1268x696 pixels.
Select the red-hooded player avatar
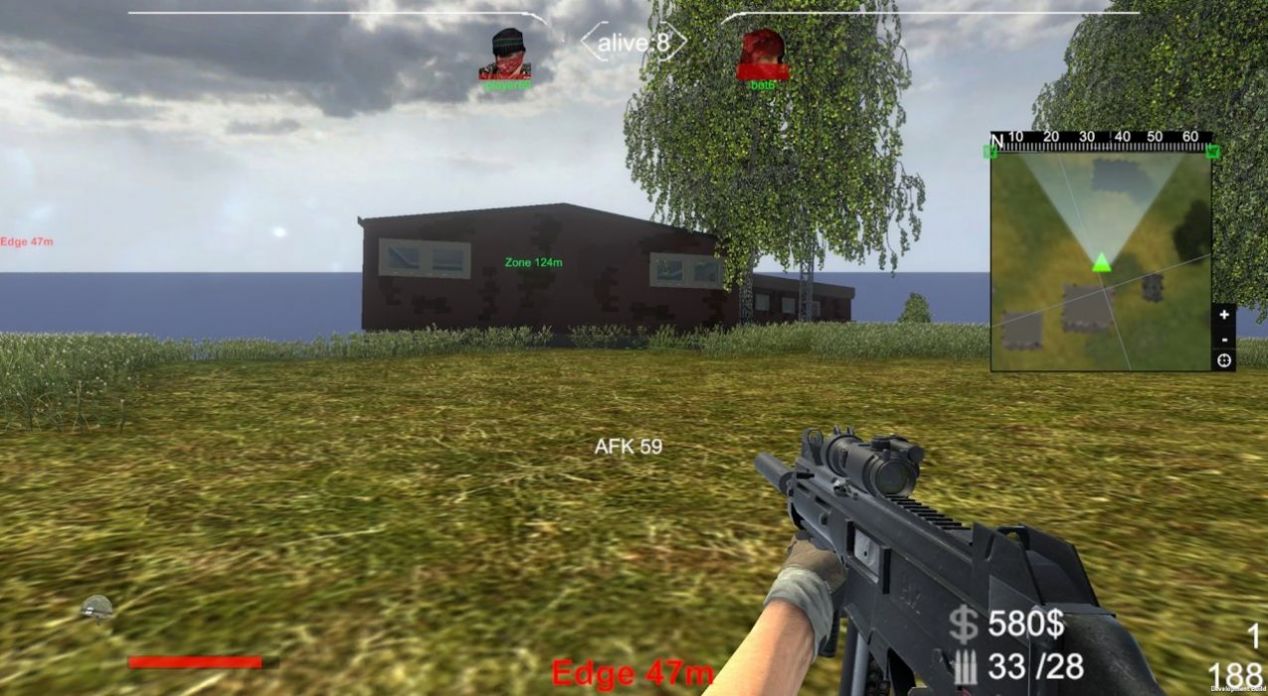[x=763, y=54]
